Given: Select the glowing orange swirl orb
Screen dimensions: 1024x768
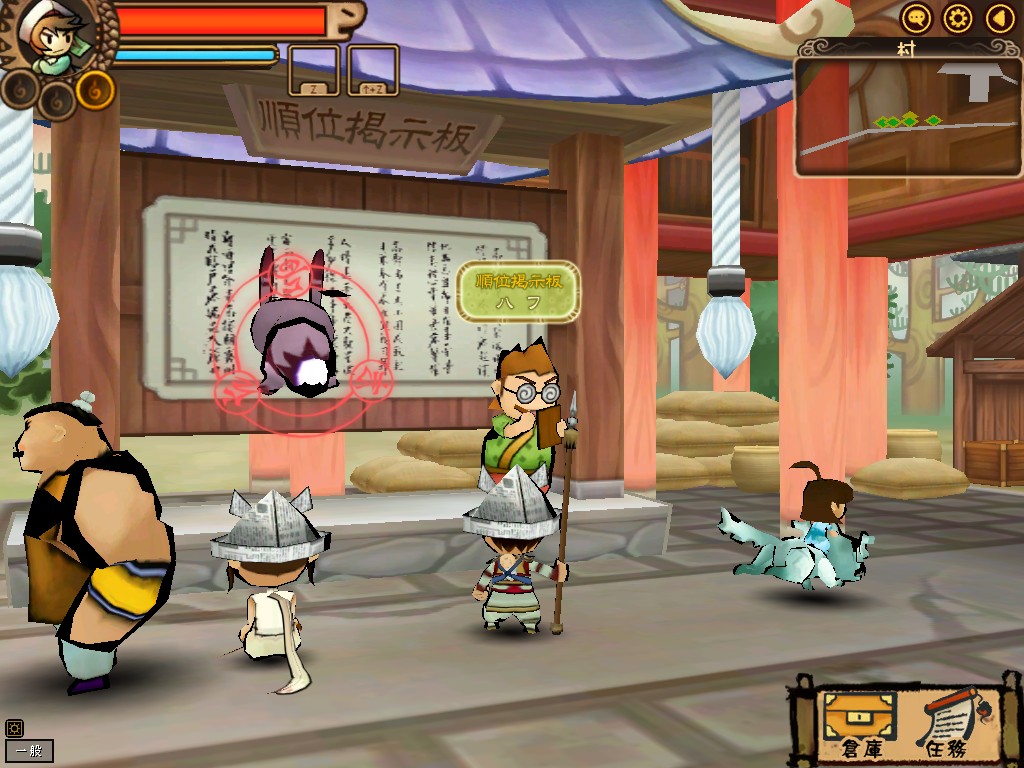Looking at the screenshot, I should click(96, 91).
